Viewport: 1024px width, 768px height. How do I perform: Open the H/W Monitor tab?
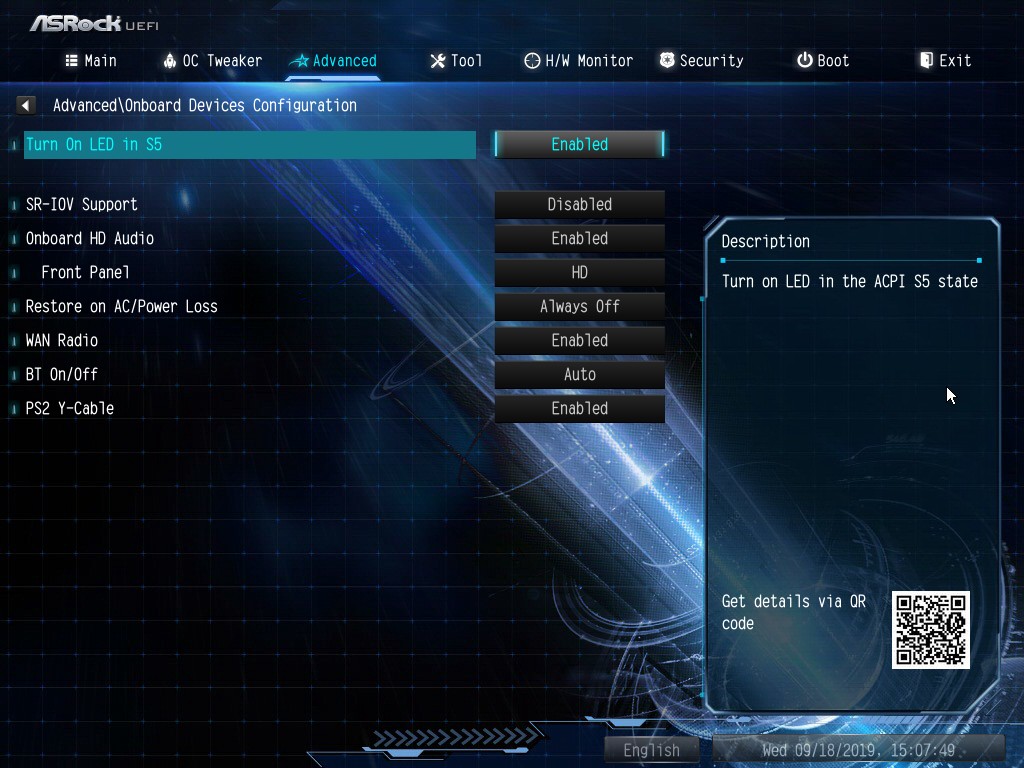click(x=578, y=61)
